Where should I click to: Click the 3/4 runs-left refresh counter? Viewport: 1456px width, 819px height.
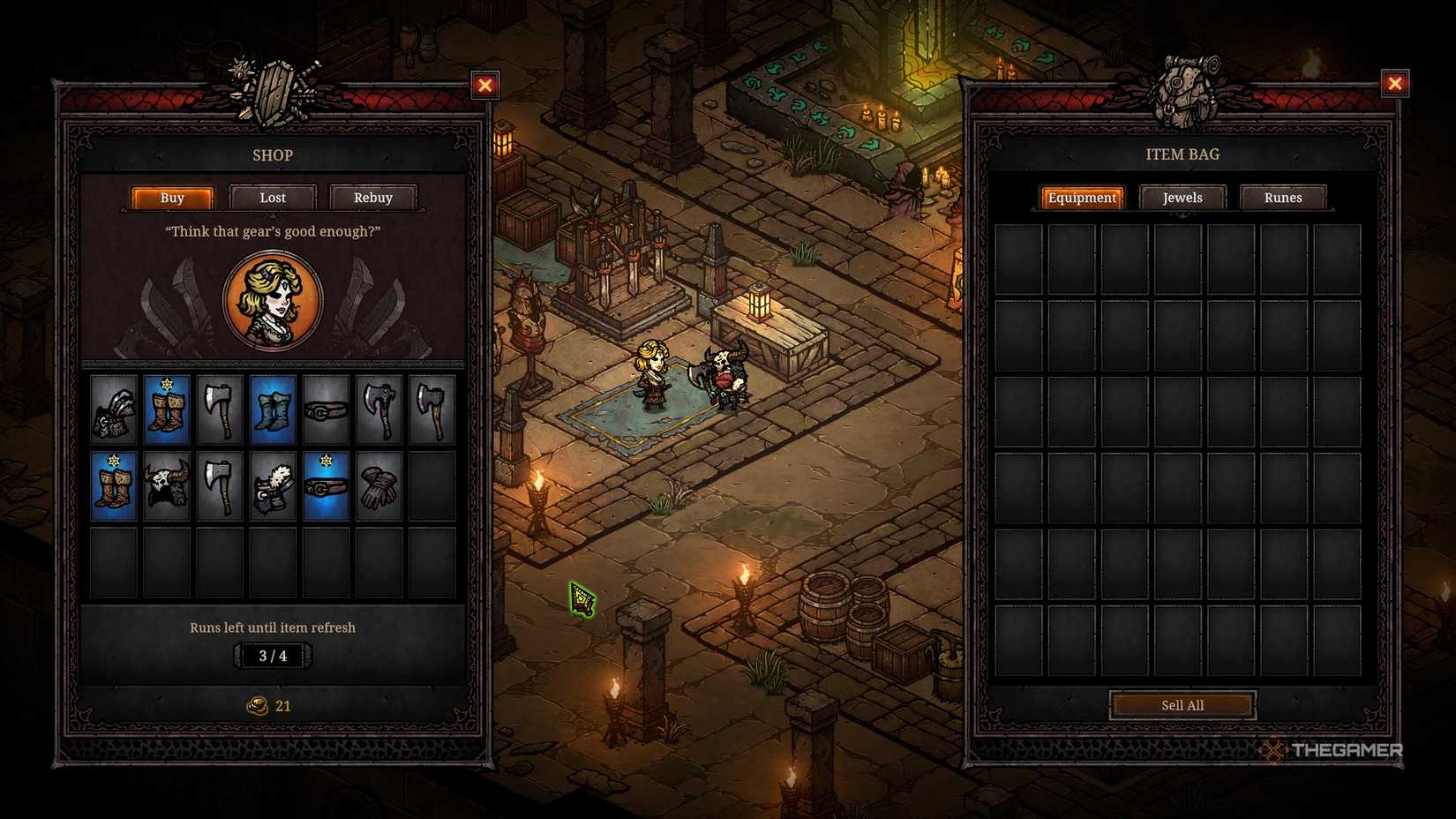pos(273,655)
